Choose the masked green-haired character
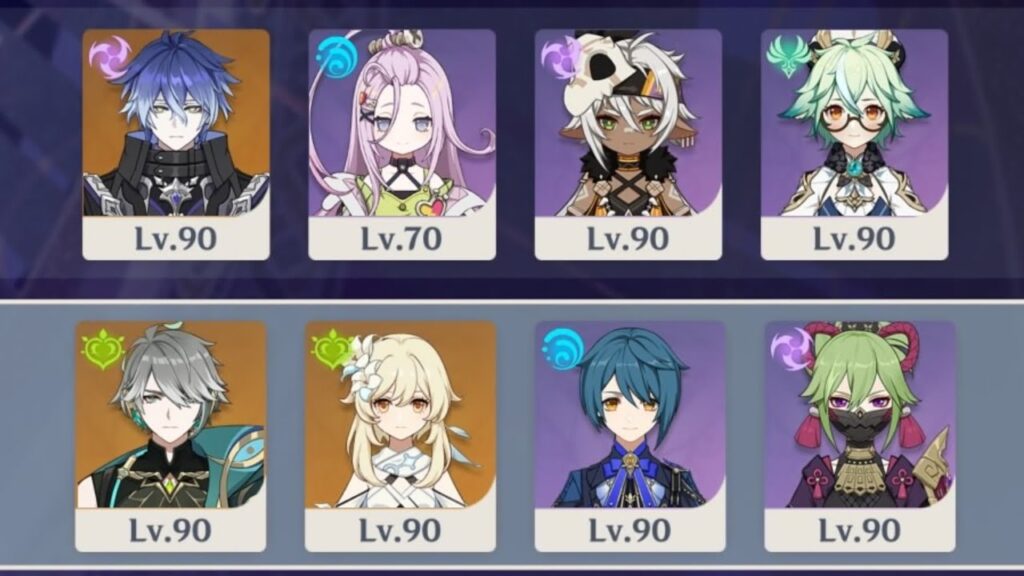Image resolution: width=1024 pixels, height=576 pixels. (860, 435)
